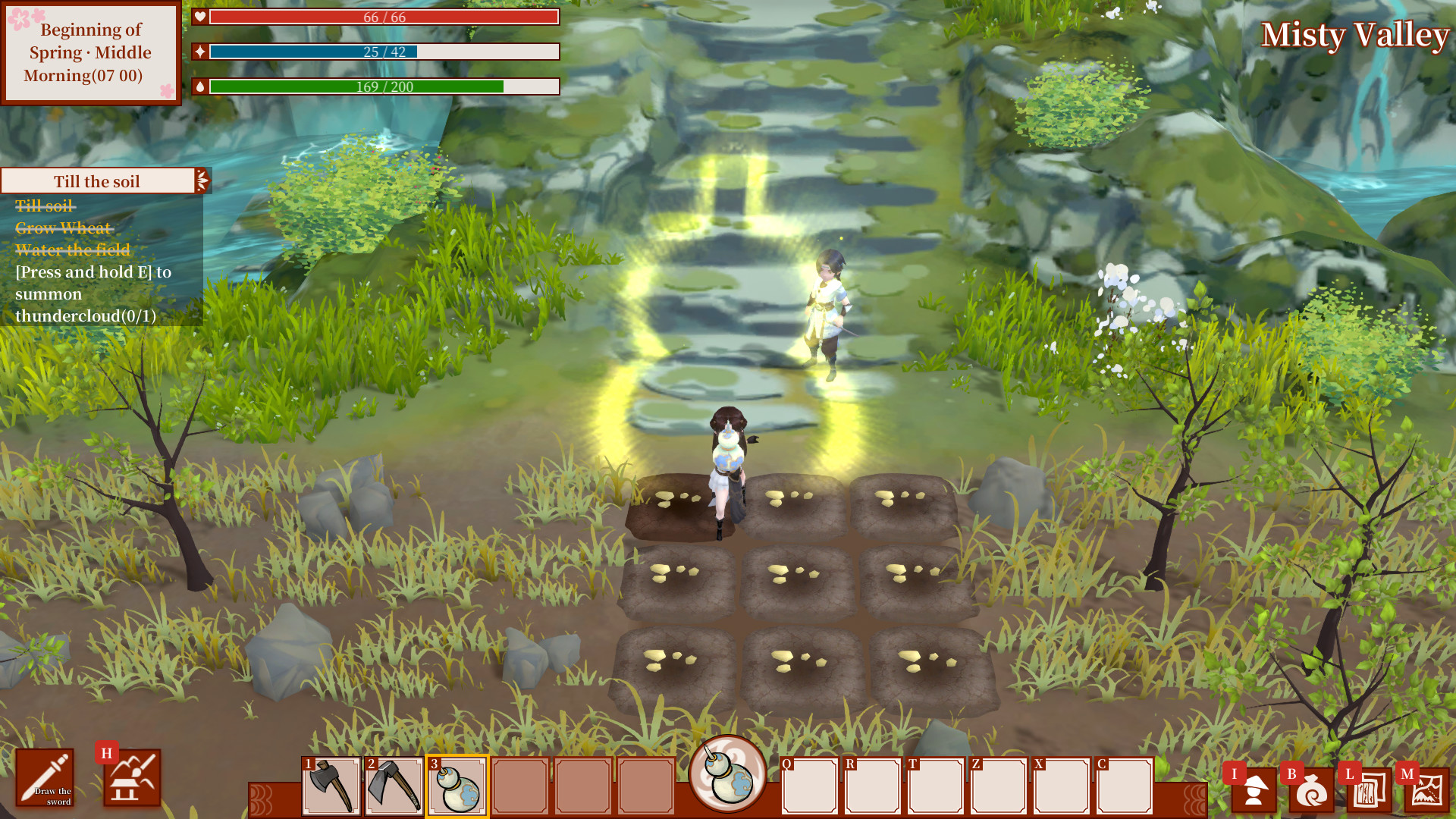Click the blue spirit bar showing 25/42

[385, 52]
